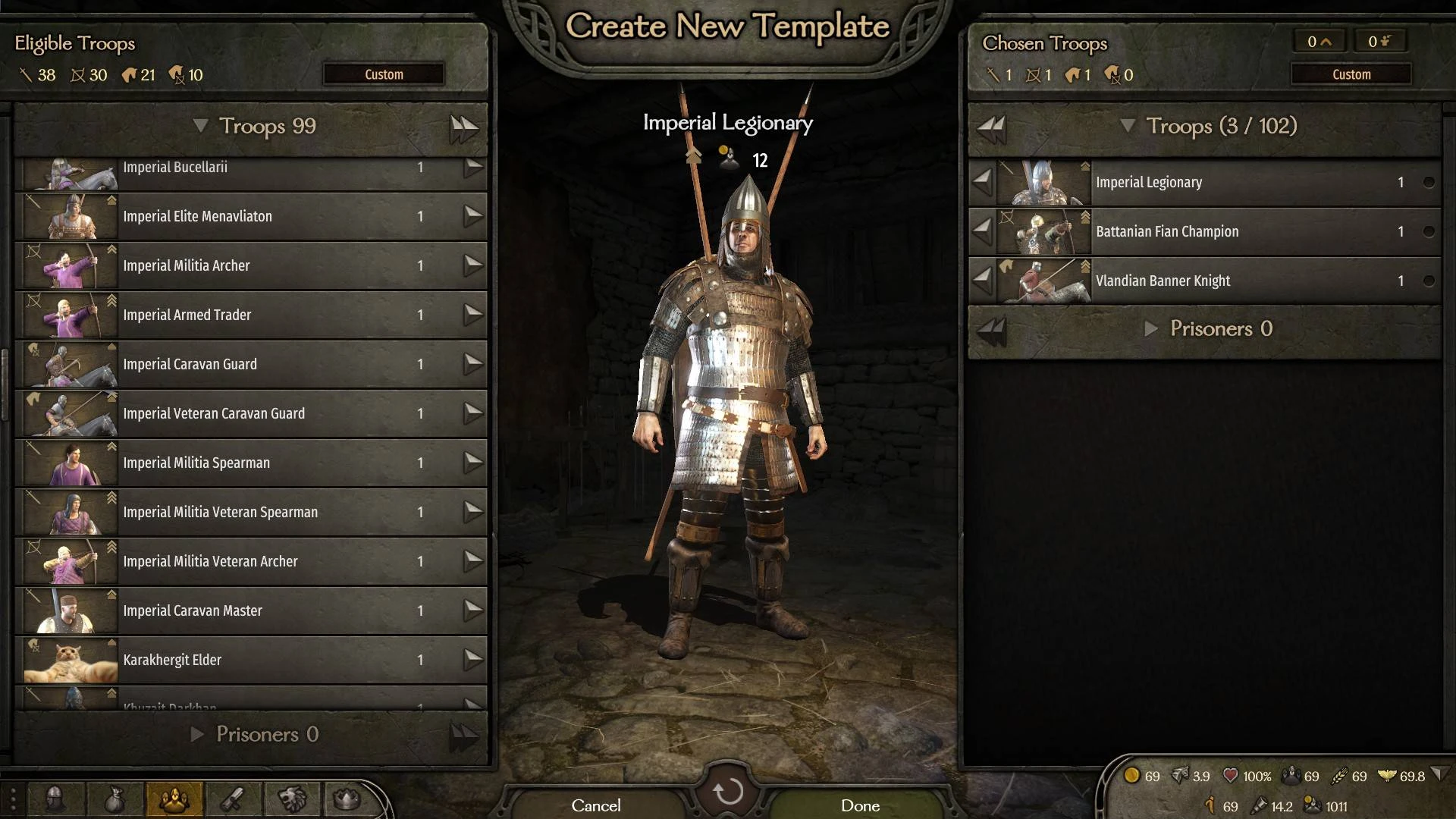This screenshot has width=1456, height=819.
Task: Click the Custom button in Eligible Troops
Action: pos(383,74)
